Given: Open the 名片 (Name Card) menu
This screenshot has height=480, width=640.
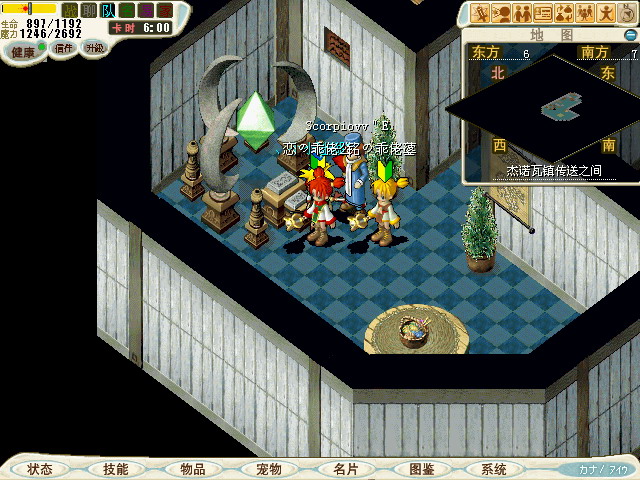Looking at the screenshot, I should tap(344, 469).
